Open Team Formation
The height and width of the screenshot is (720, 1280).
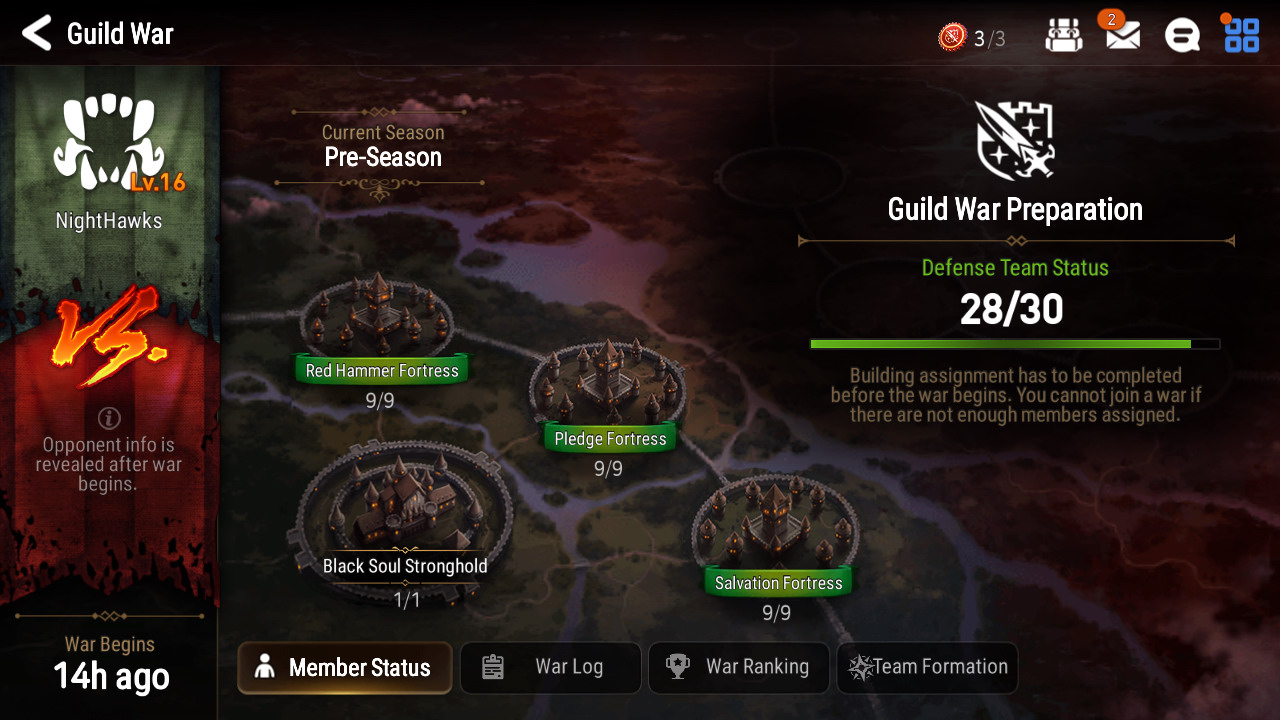coord(927,668)
